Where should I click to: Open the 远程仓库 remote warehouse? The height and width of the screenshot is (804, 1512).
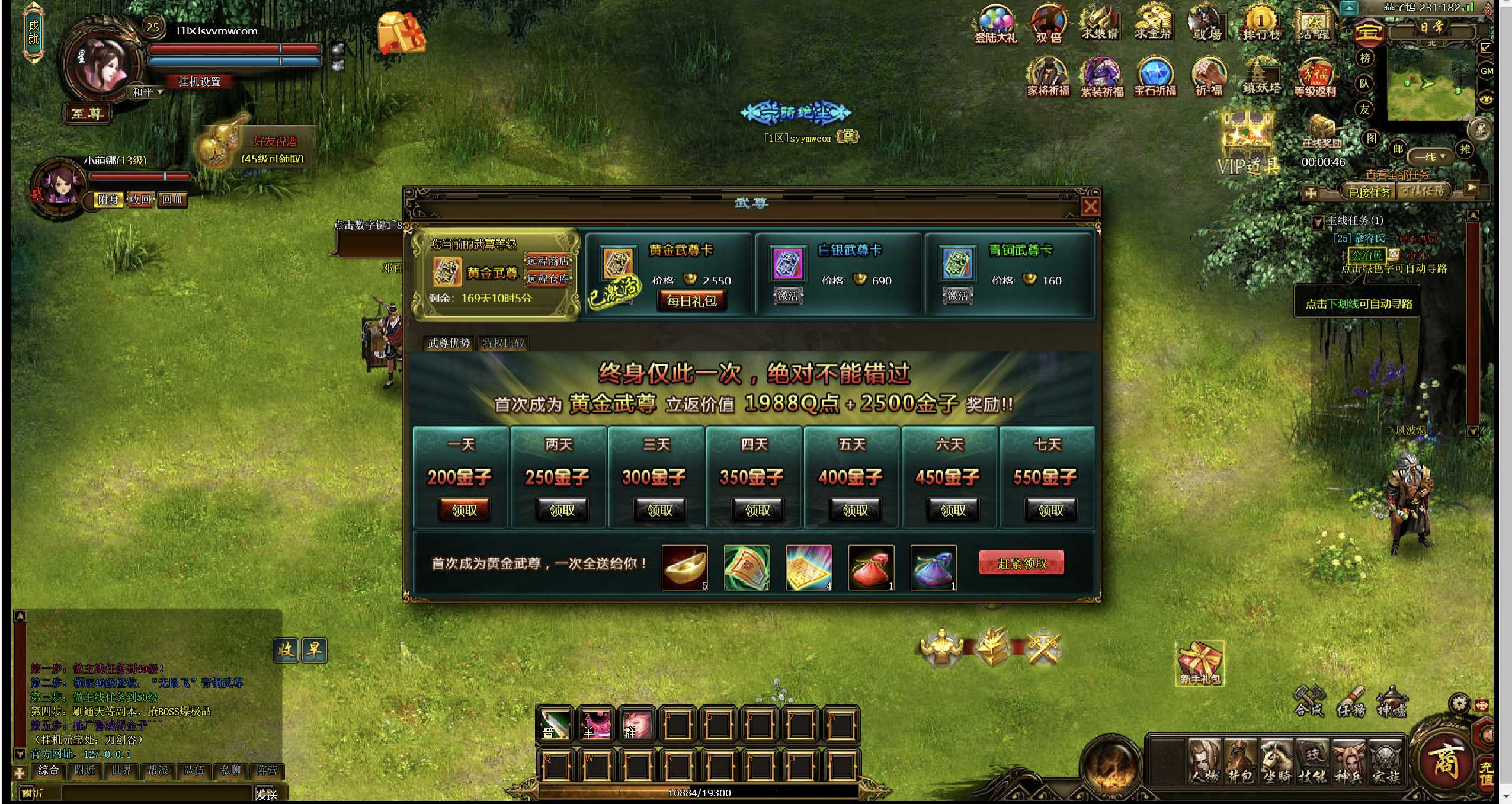(x=547, y=278)
